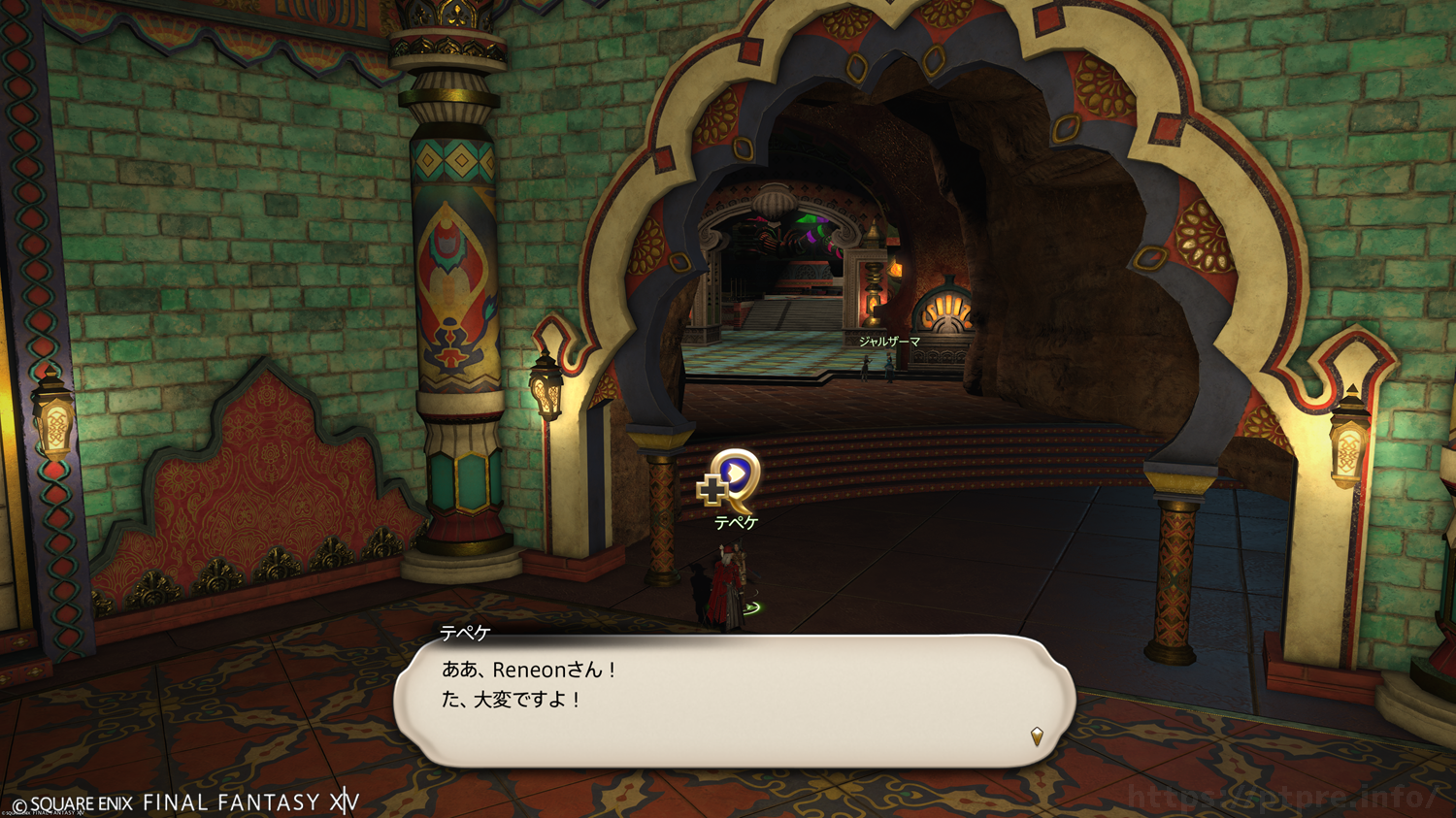This screenshot has width=1456, height=818.
Task: Select the quest marker icon above テペケ
Action: [x=731, y=480]
